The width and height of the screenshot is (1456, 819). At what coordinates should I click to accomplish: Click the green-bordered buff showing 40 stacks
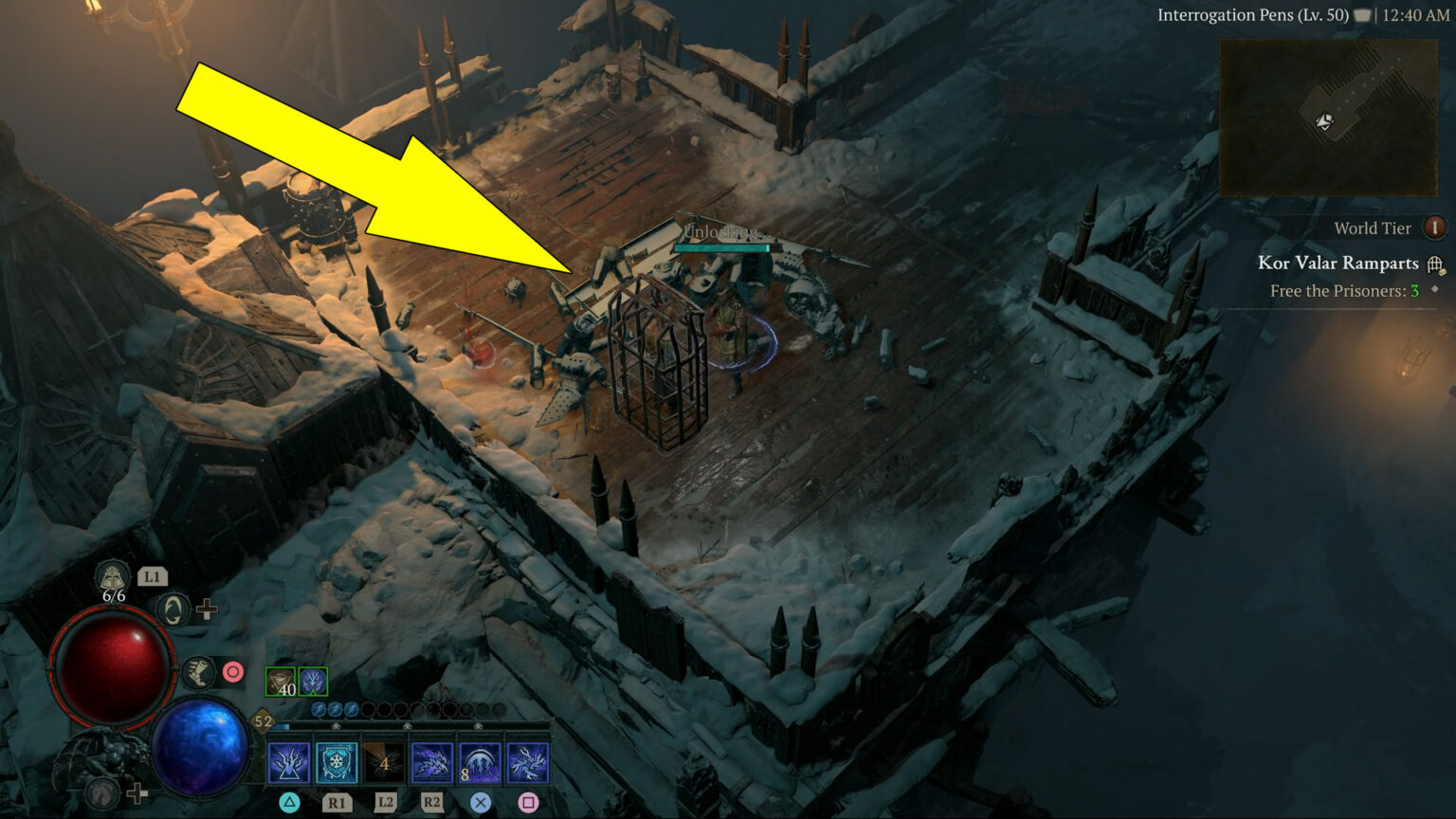[281, 682]
